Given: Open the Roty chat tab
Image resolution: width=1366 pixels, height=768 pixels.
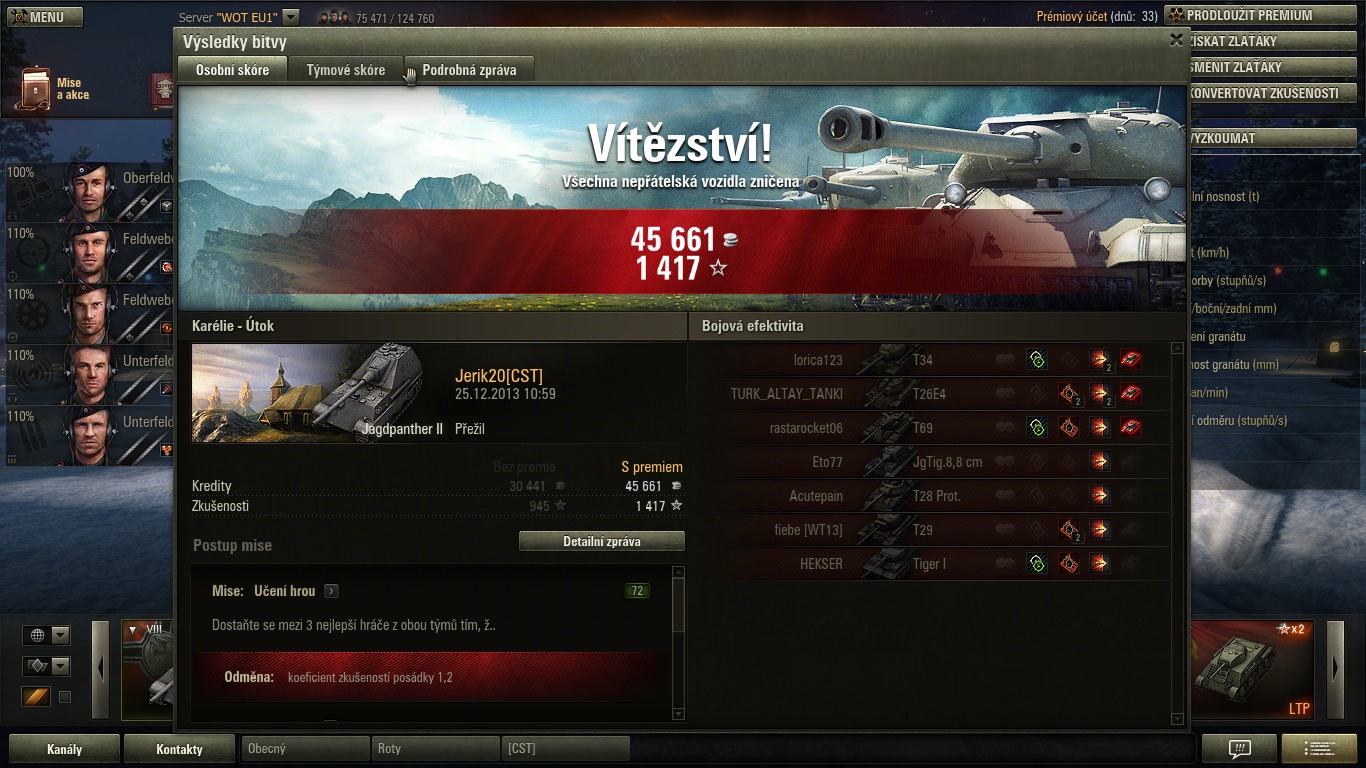Looking at the screenshot, I should (x=434, y=748).
